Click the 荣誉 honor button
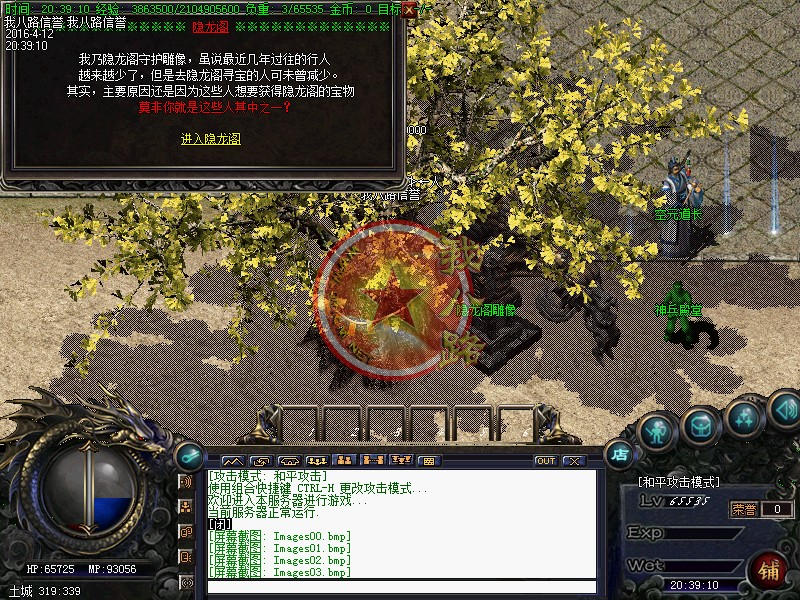 coord(743,509)
